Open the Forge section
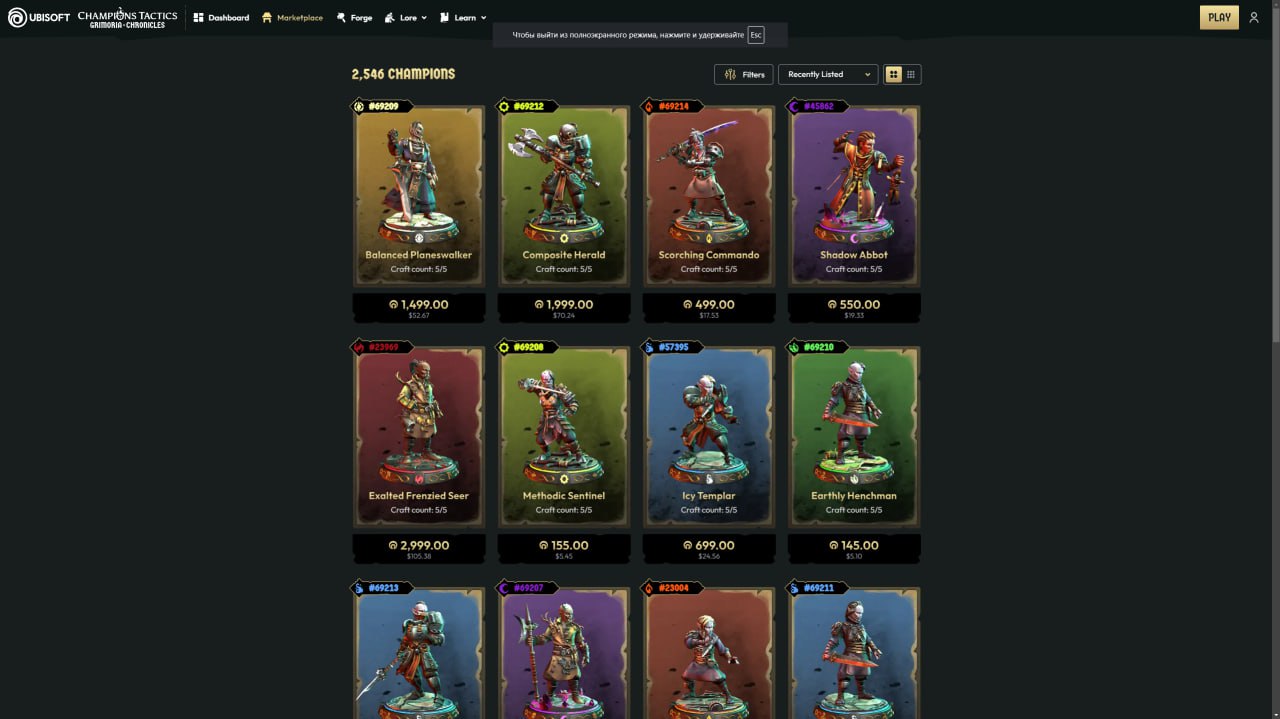The image size is (1280, 719). 354,18
